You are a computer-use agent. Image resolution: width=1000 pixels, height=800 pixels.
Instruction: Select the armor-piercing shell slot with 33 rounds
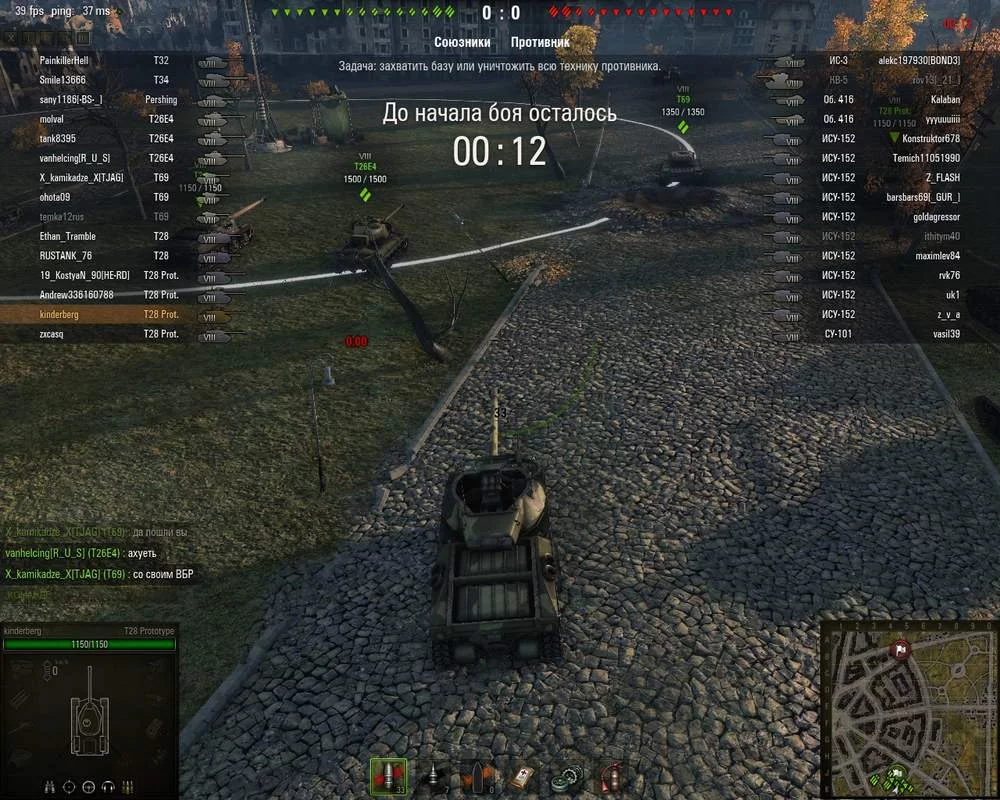(388, 777)
